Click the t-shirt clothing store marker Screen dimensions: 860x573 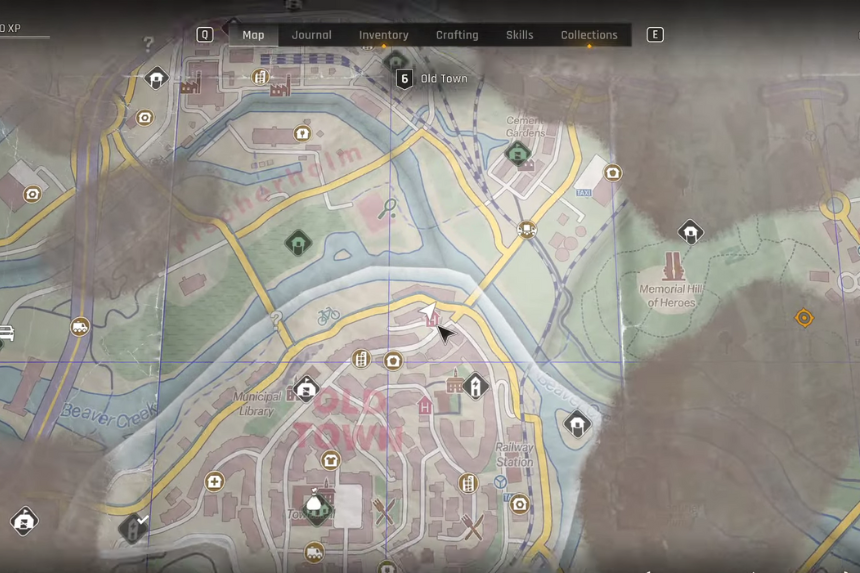tap(330, 461)
